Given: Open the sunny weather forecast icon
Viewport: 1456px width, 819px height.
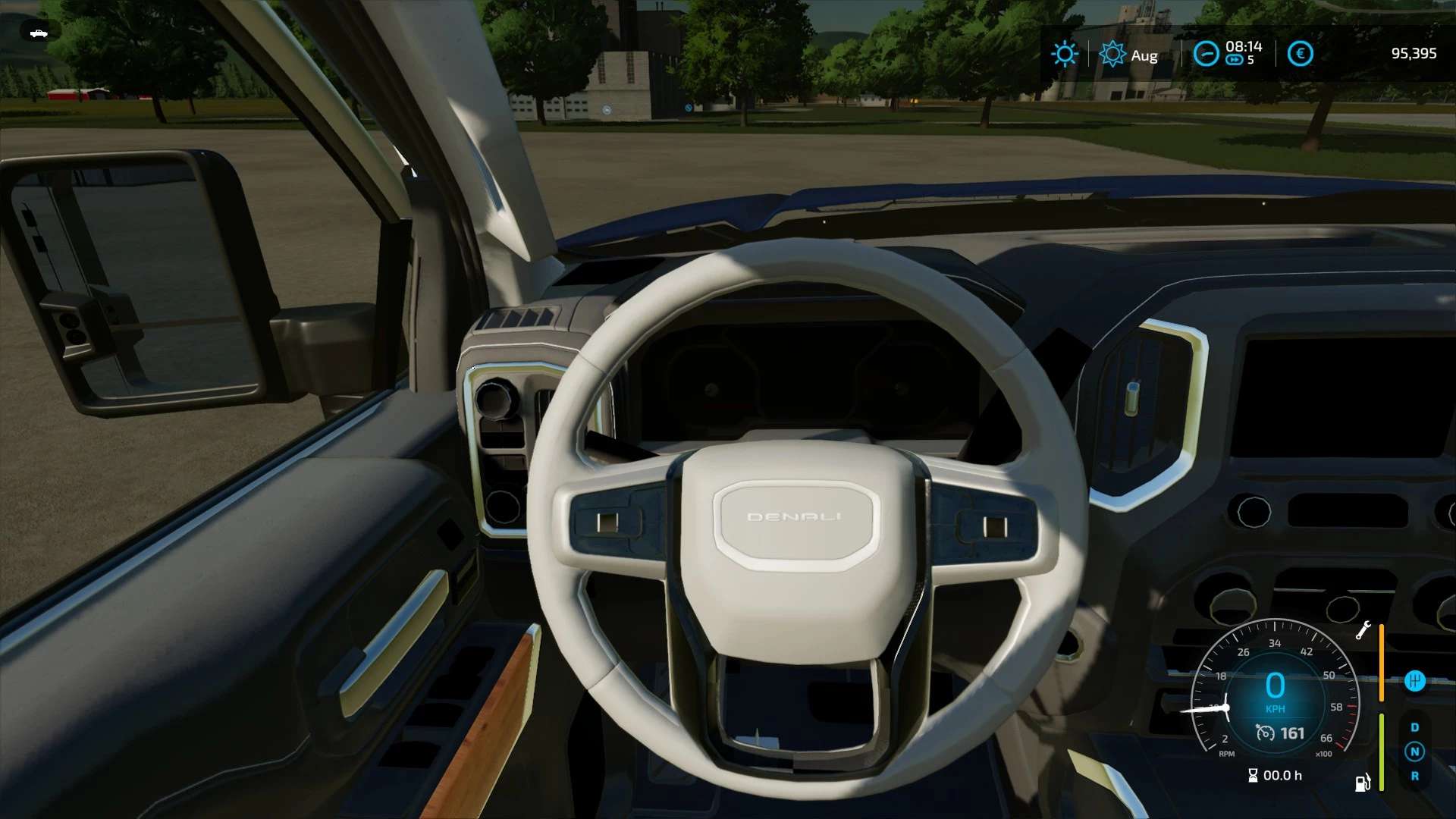Looking at the screenshot, I should [x=1064, y=54].
